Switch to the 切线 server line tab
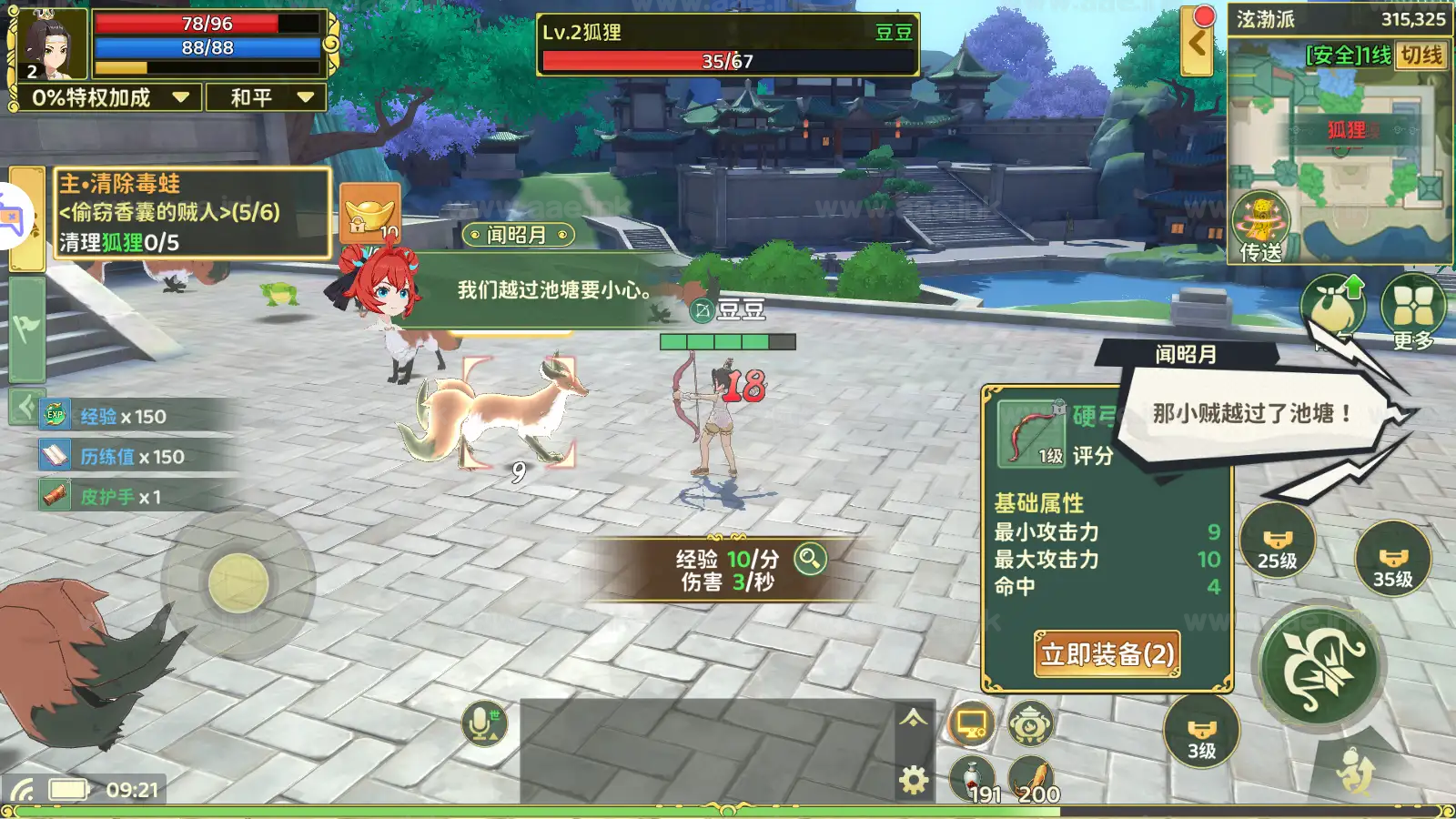The image size is (1456, 819). pos(1421,56)
